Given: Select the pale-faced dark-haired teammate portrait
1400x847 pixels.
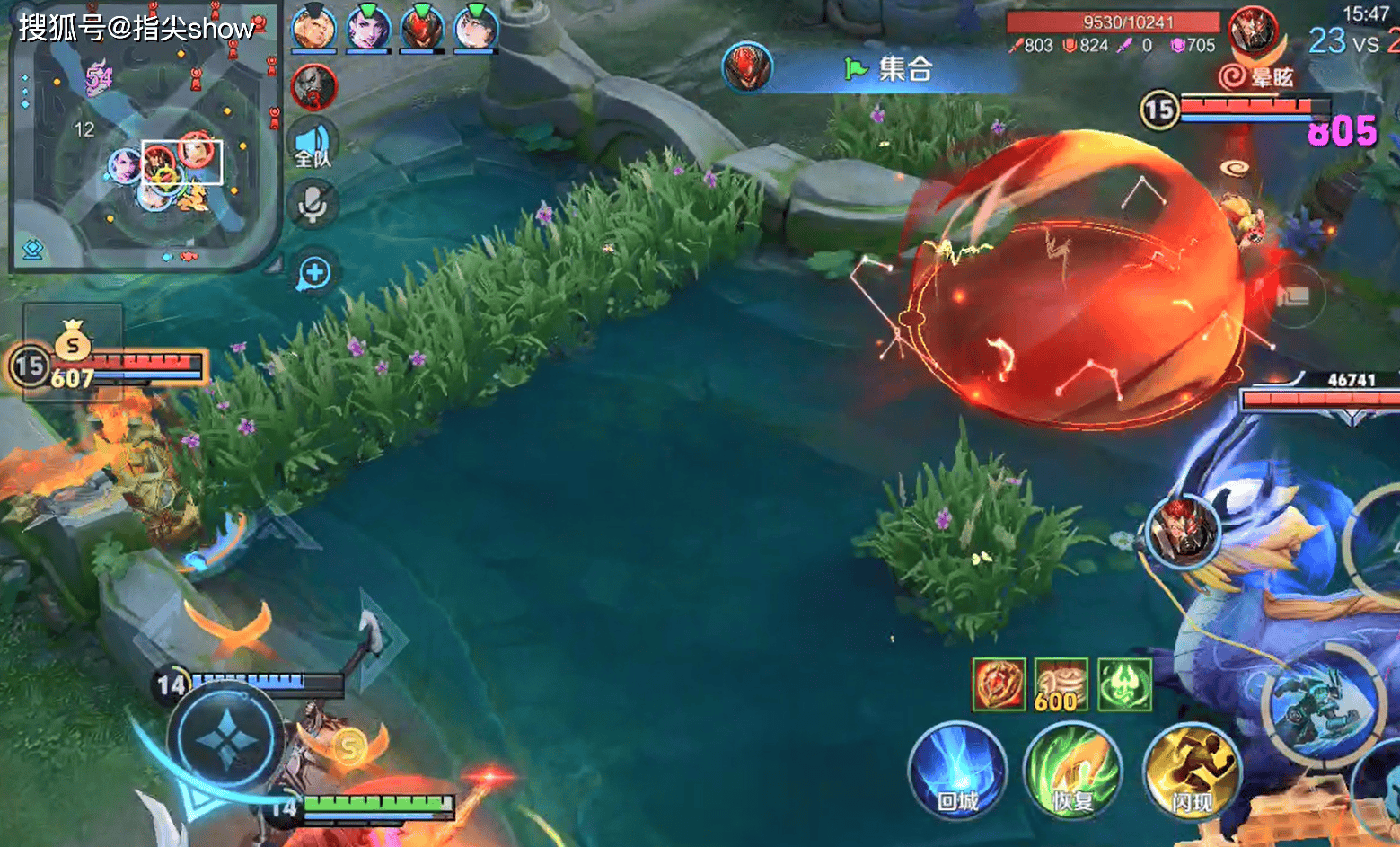Looking at the screenshot, I should [x=476, y=28].
